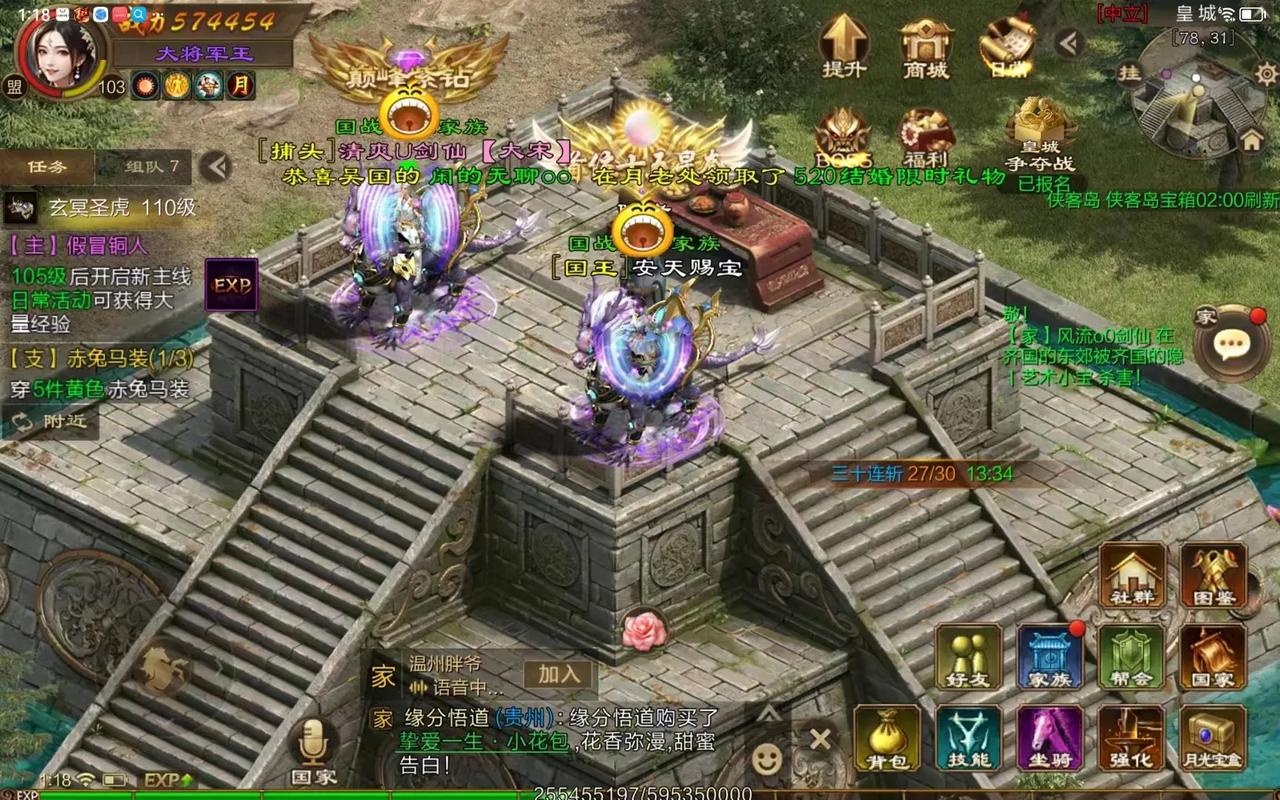Switch to the 任务 quest tab
The width and height of the screenshot is (1280, 800).
coord(47,167)
